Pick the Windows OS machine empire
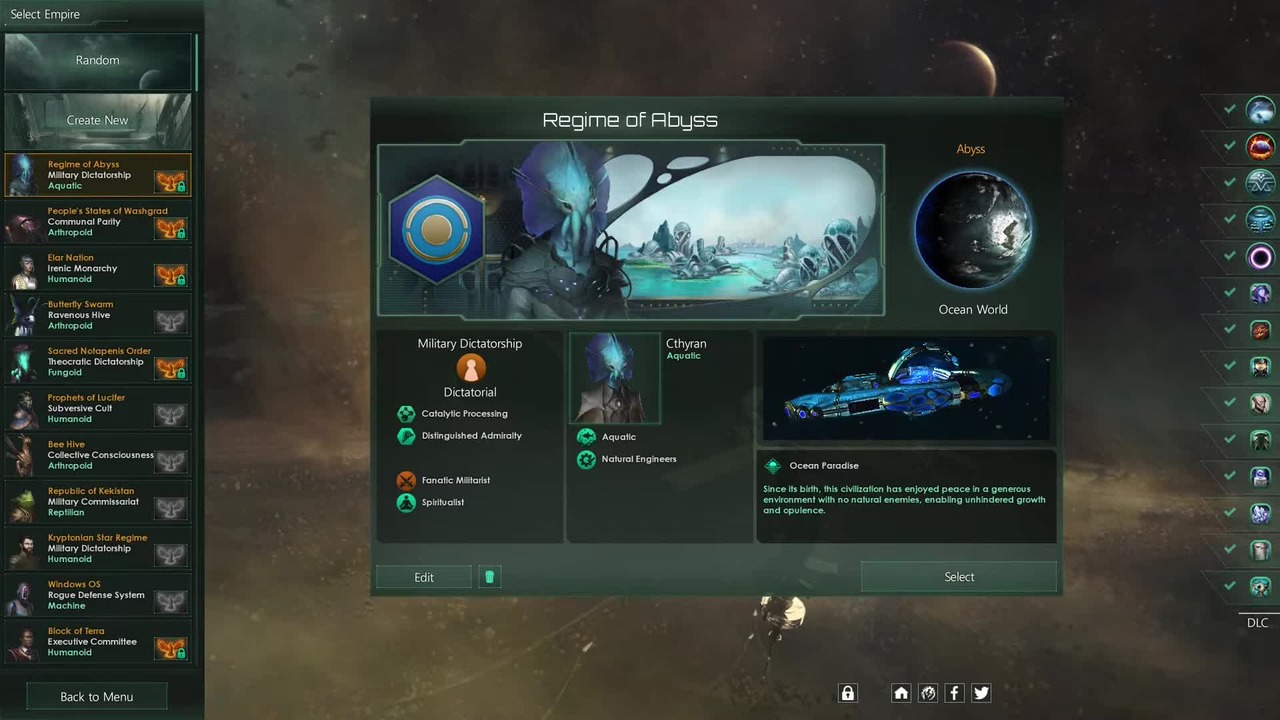The image size is (1280, 720). coord(97,595)
